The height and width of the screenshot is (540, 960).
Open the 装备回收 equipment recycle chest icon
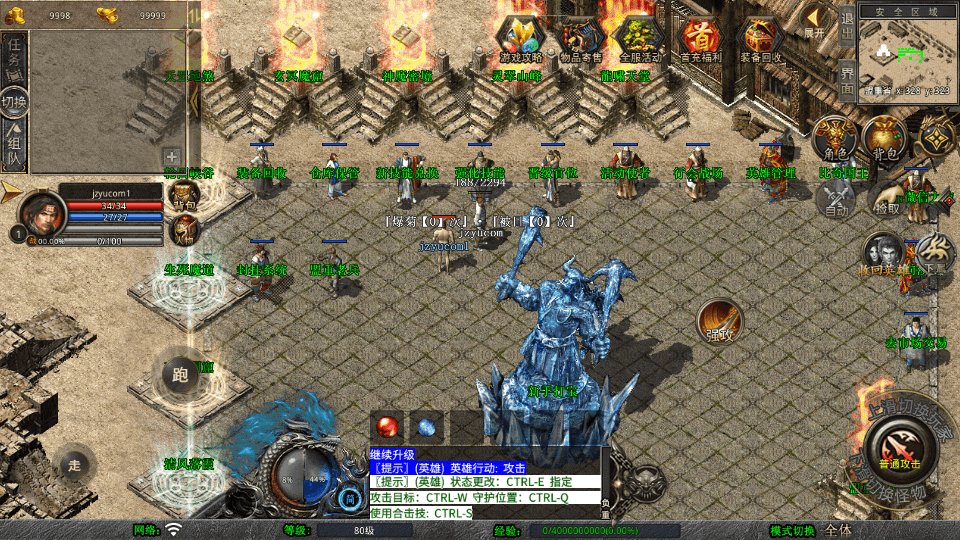[x=762, y=38]
